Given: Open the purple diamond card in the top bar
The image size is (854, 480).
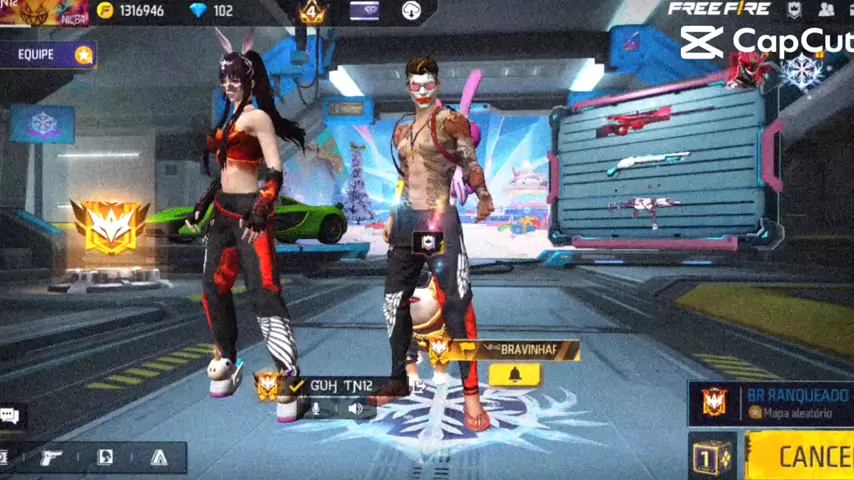Looking at the screenshot, I should pos(364,12).
